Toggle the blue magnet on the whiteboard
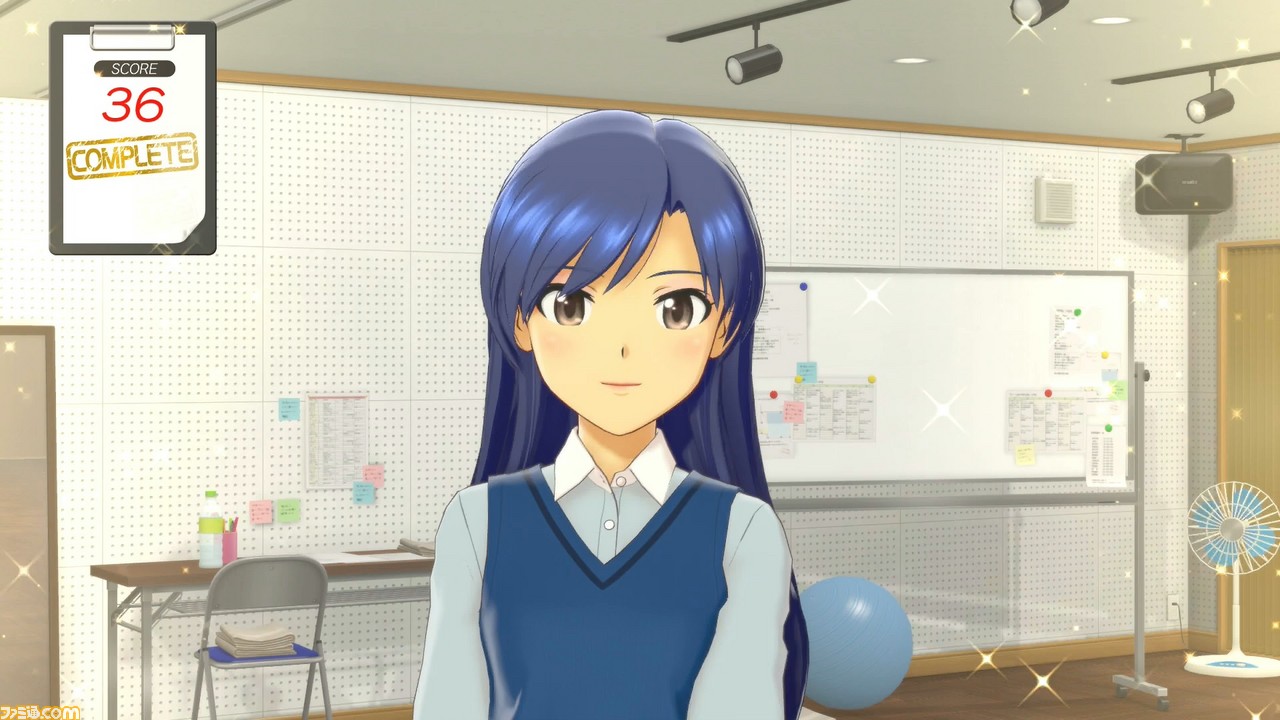 pos(803,286)
